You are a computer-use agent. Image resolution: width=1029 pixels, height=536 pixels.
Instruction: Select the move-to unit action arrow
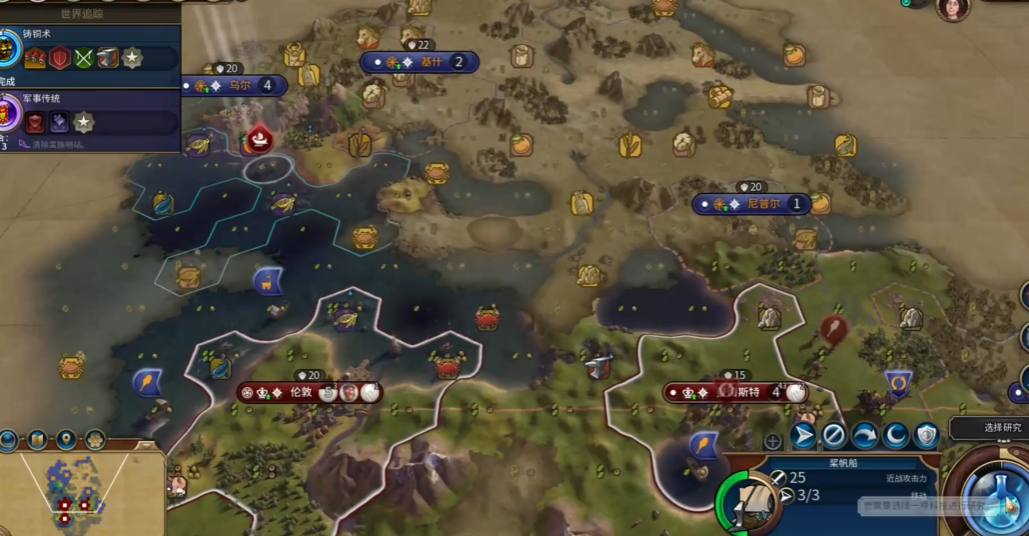[803, 436]
